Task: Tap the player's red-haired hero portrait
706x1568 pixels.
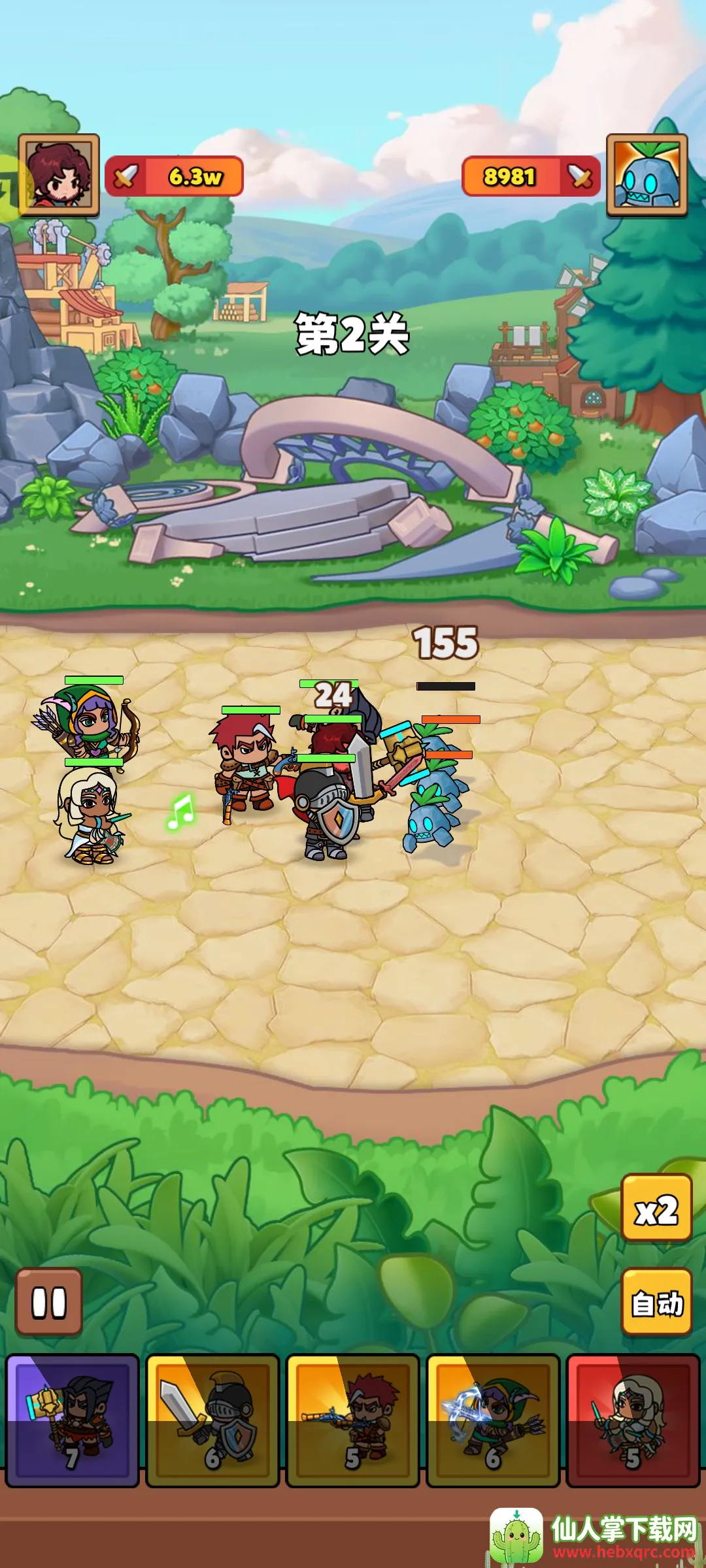Action: pos(59,175)
